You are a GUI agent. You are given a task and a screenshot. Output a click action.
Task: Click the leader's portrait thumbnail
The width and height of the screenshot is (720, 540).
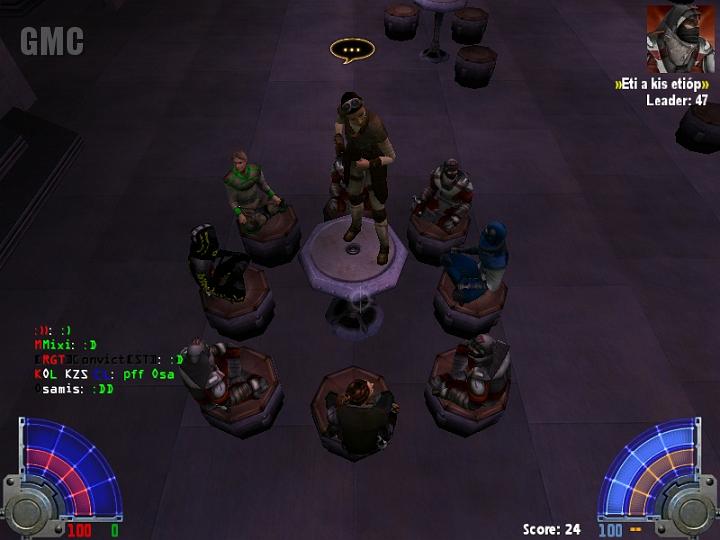[673, 39]
